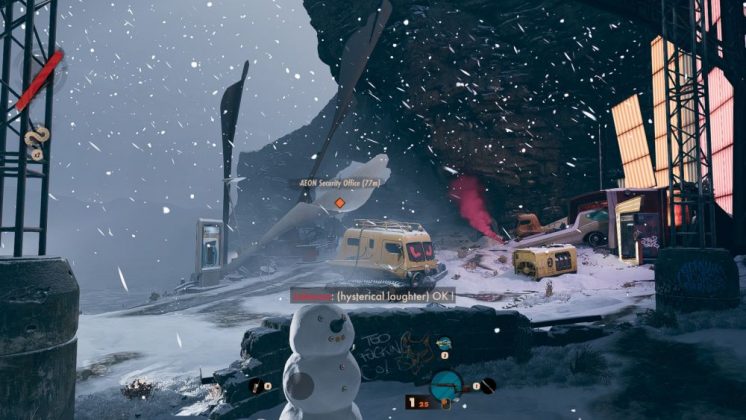Select the equipped weapon circle icon
This screenshot has width=746, height=420.
(x=446, y=385)
